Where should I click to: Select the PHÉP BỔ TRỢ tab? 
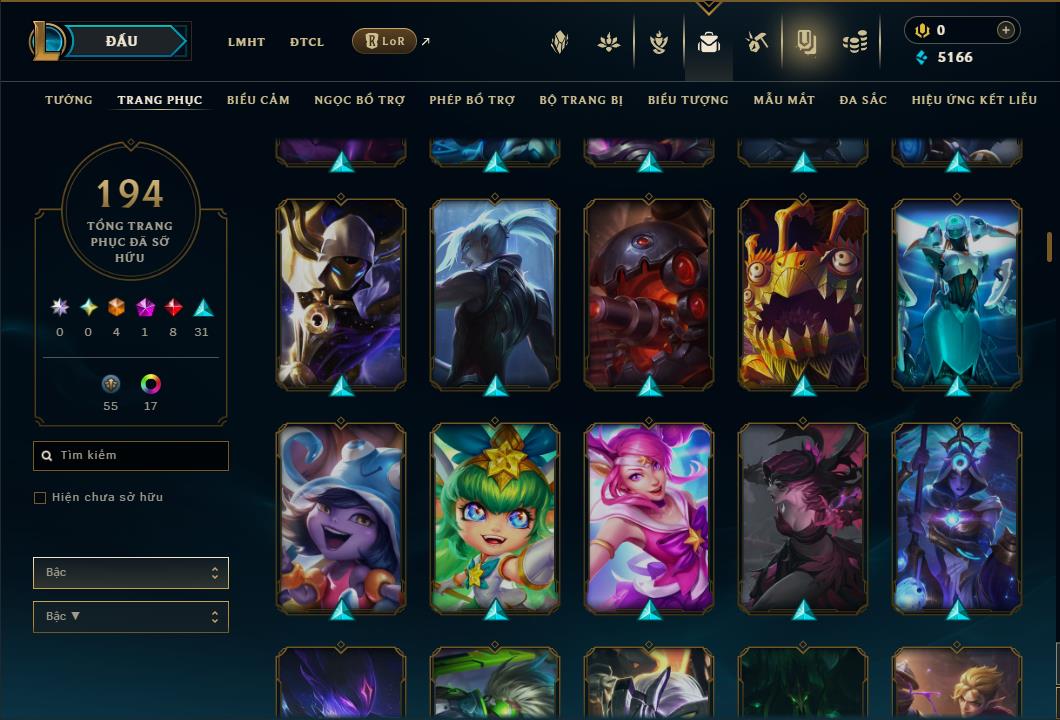(x=472, y=100)
